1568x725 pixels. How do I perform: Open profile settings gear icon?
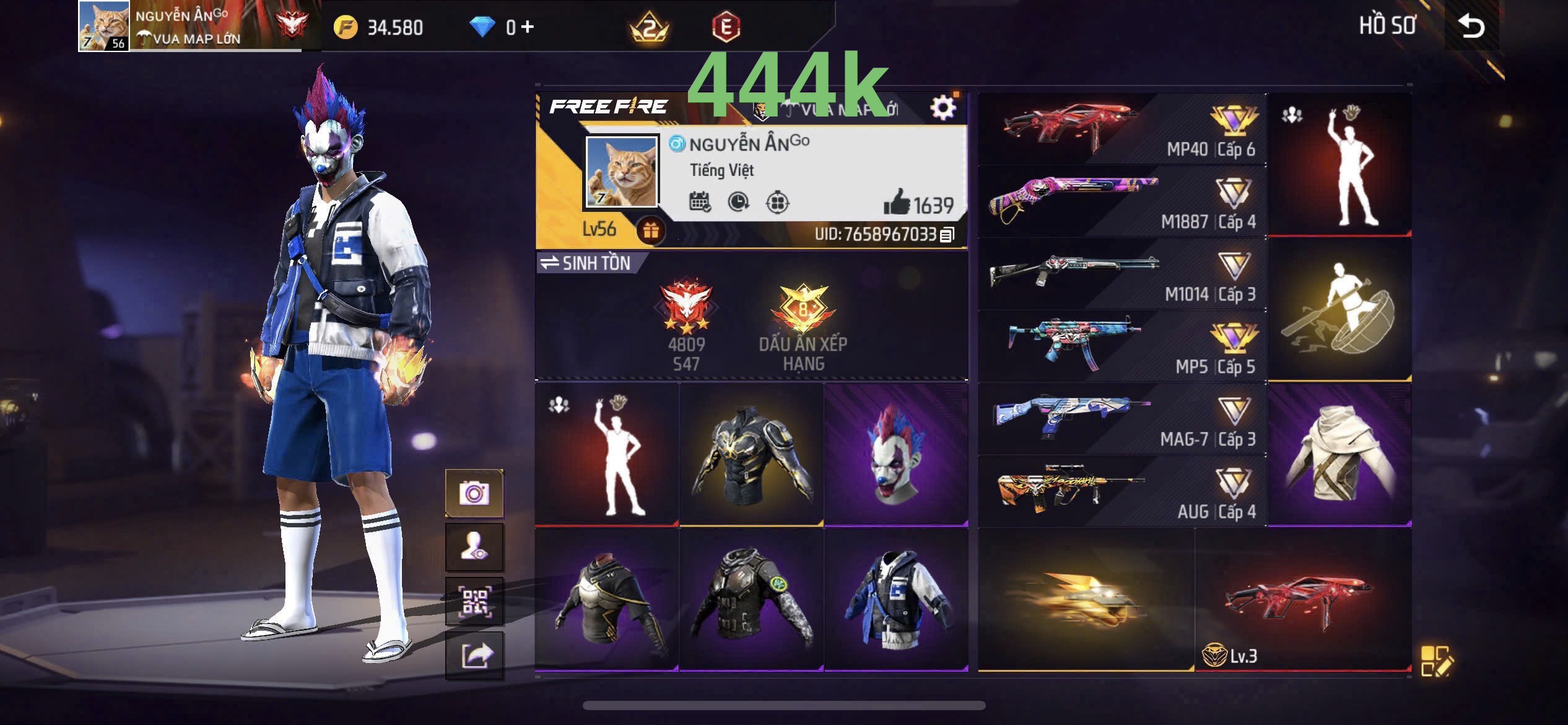click(x=943, y=108)
